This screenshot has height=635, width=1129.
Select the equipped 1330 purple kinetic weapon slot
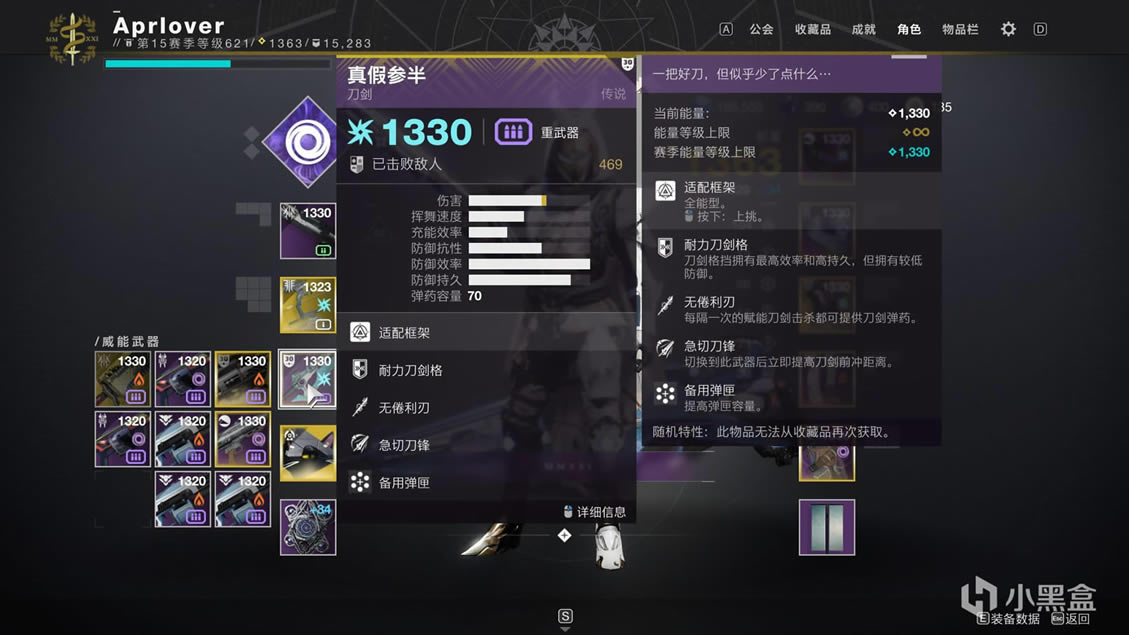coord(308,231)
